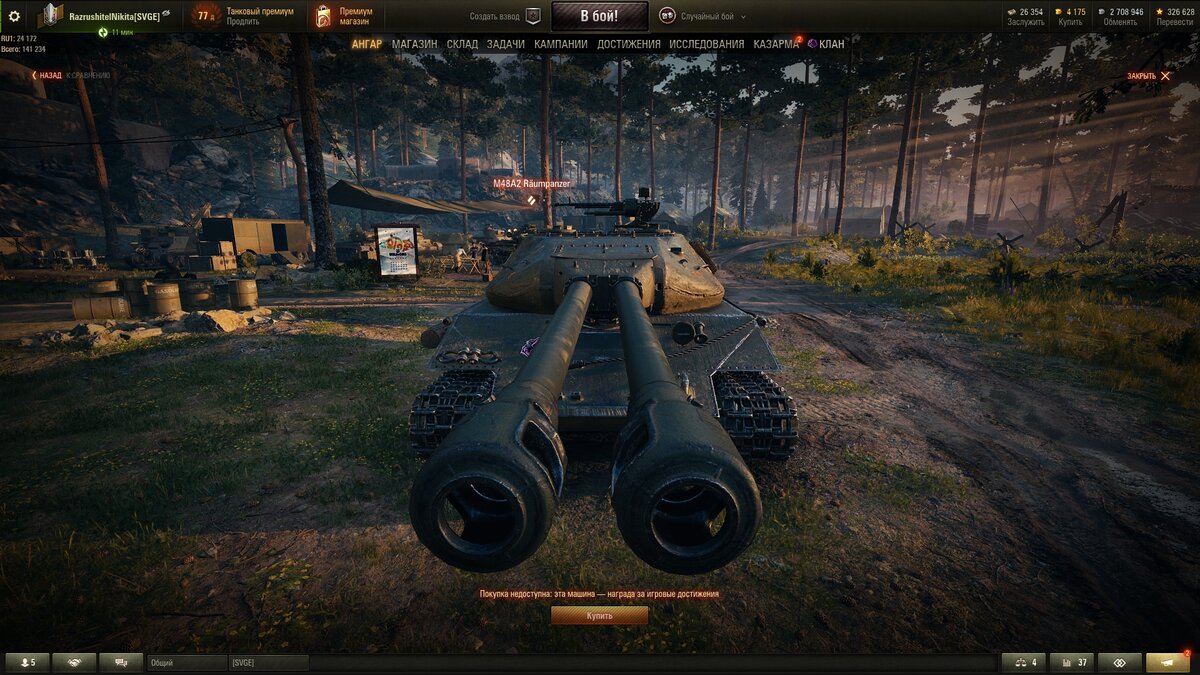Open the 'Общий' chat channel tab
The width and height of the screenshot is (1200, 675).
coord(186,662)
